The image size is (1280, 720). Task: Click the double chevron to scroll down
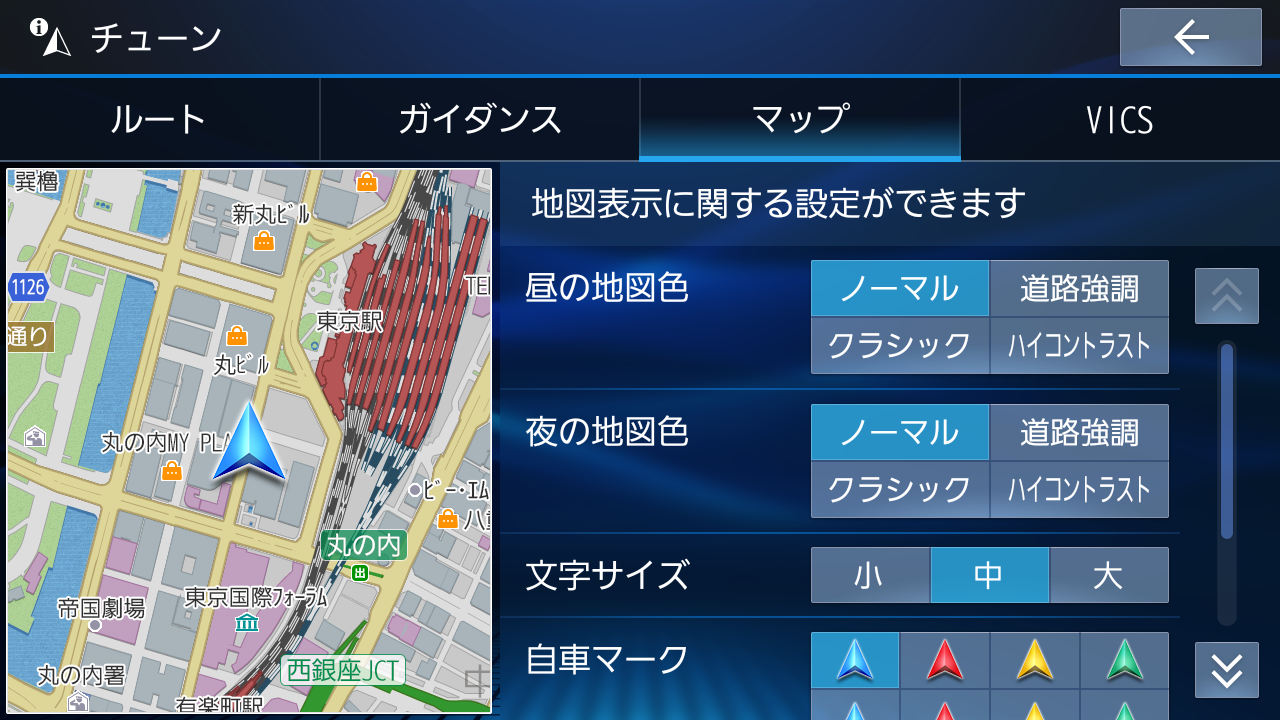[x=1226, y=670]
